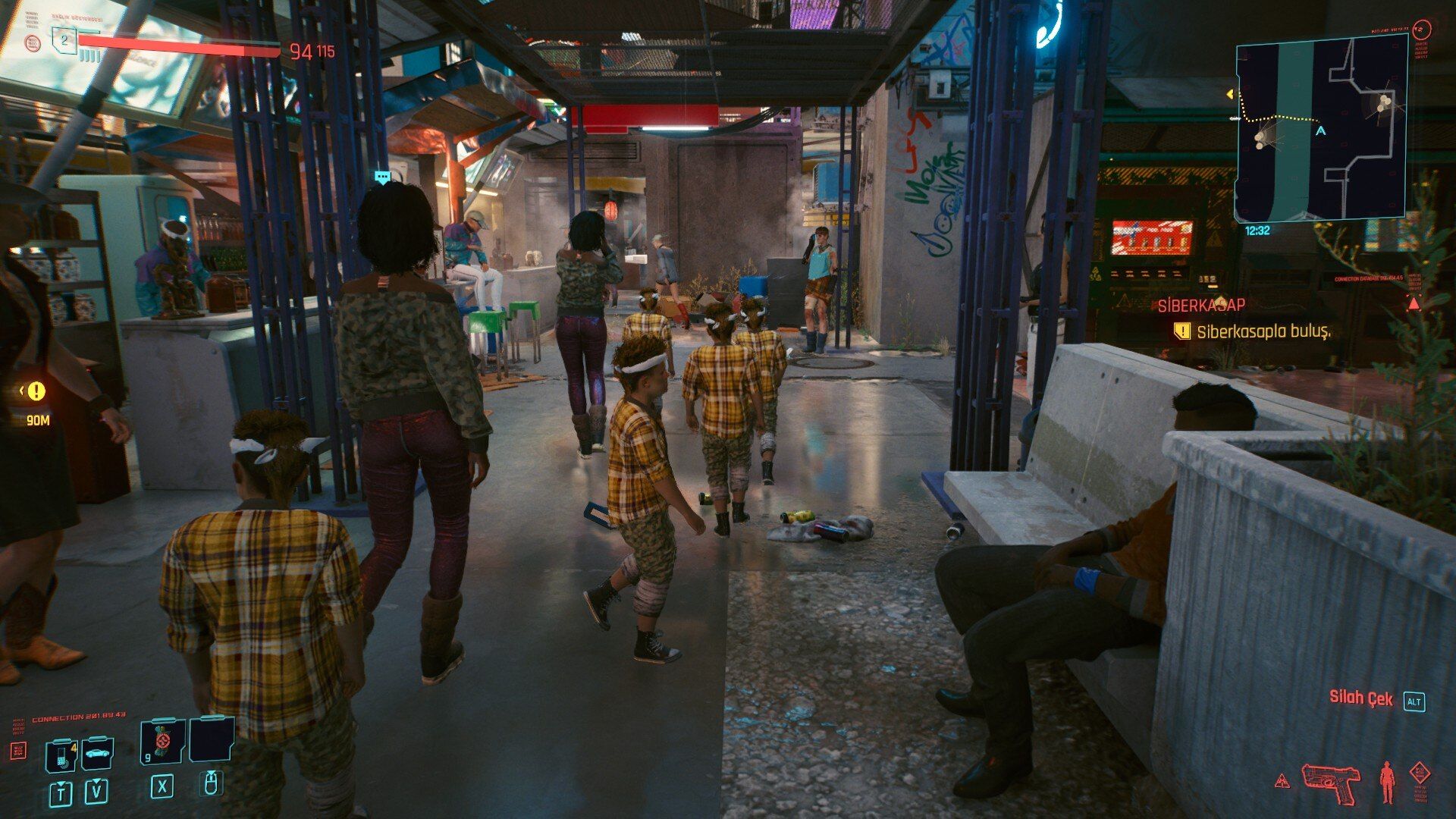Screen dimensions: 1456x819
Task: Select the vehicle call car icon
Action: [x=98, y=753]
